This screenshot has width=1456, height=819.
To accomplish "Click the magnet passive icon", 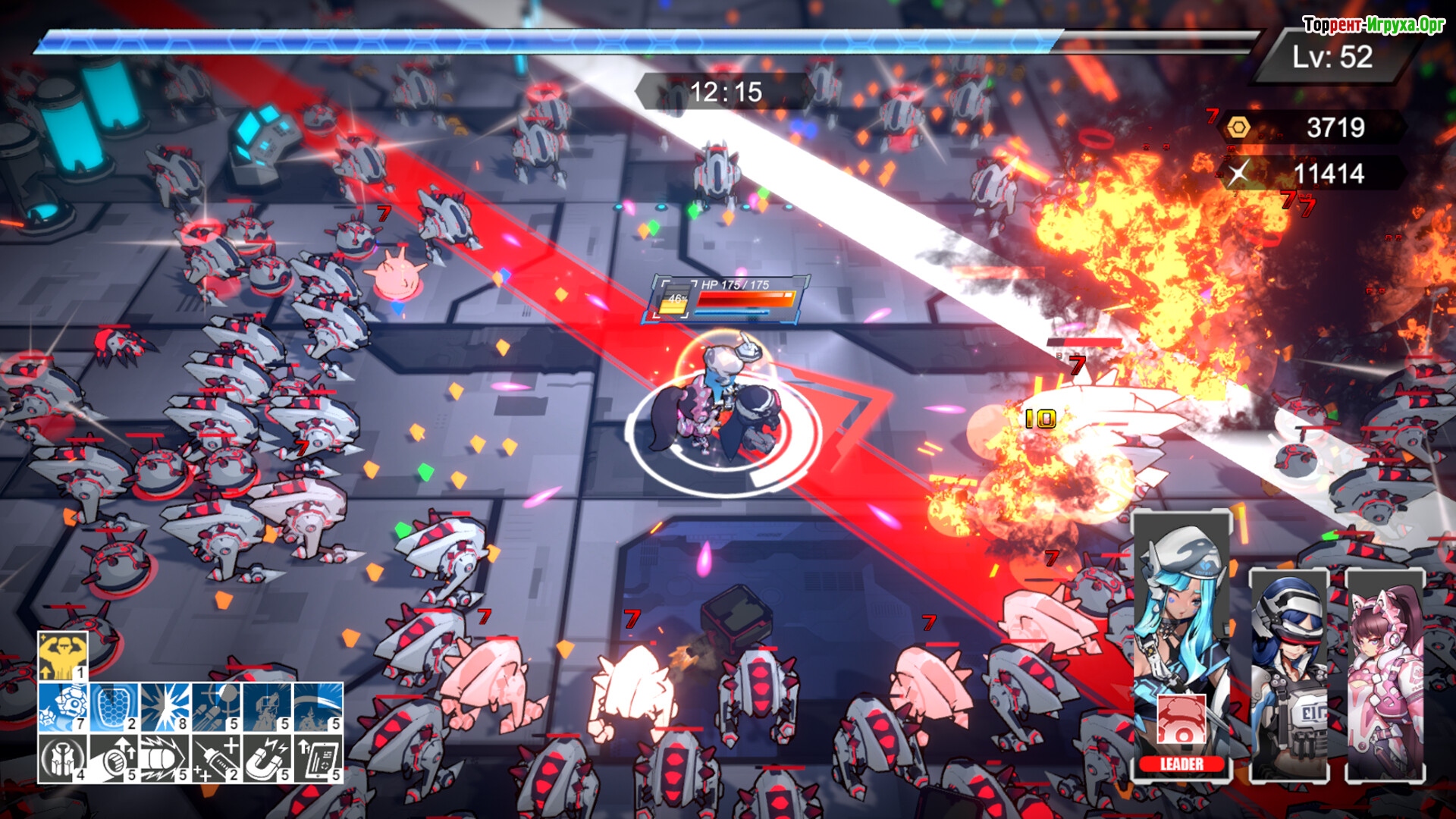I will coord(266,758).
